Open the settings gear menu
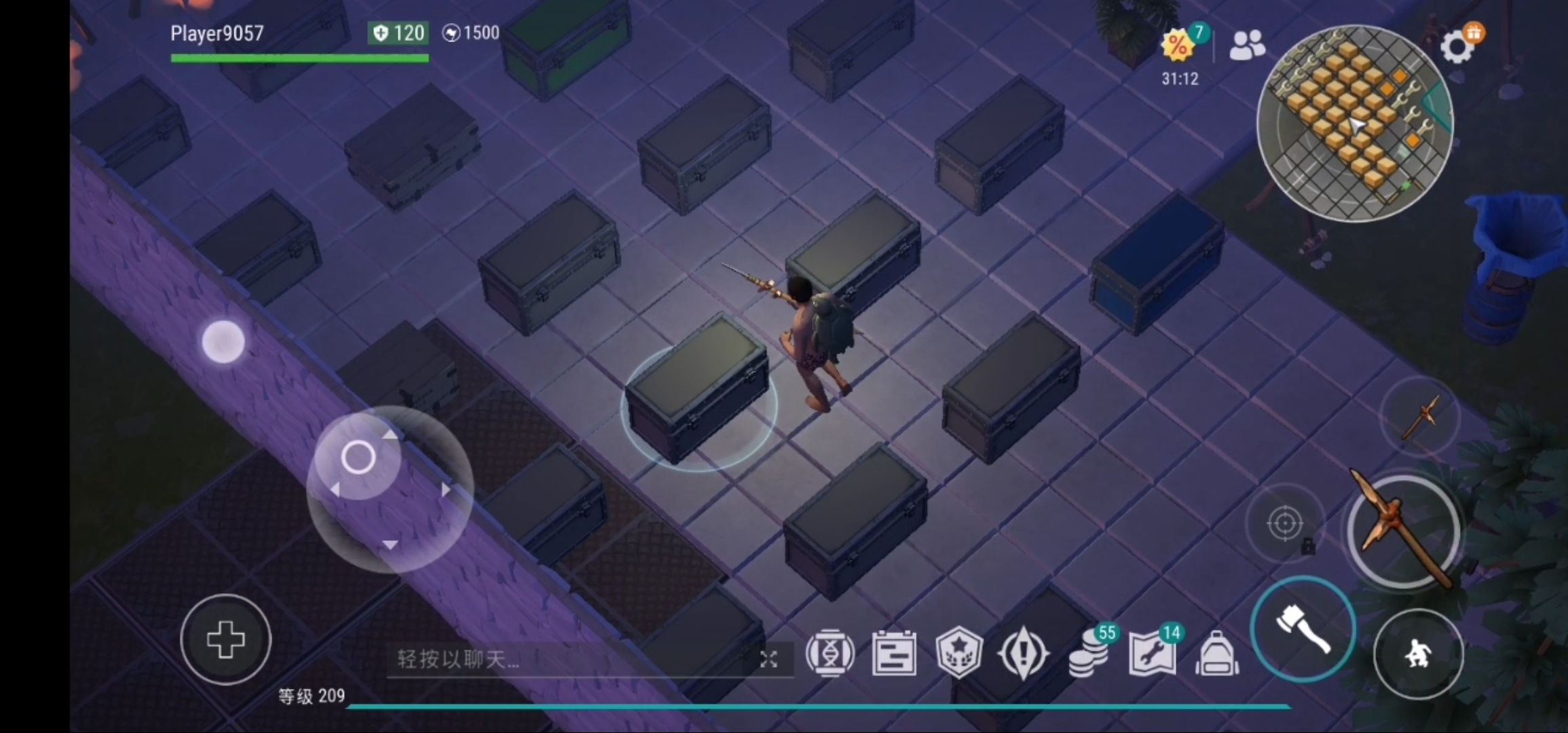The image size is (1568, 733). (1458, 48)
